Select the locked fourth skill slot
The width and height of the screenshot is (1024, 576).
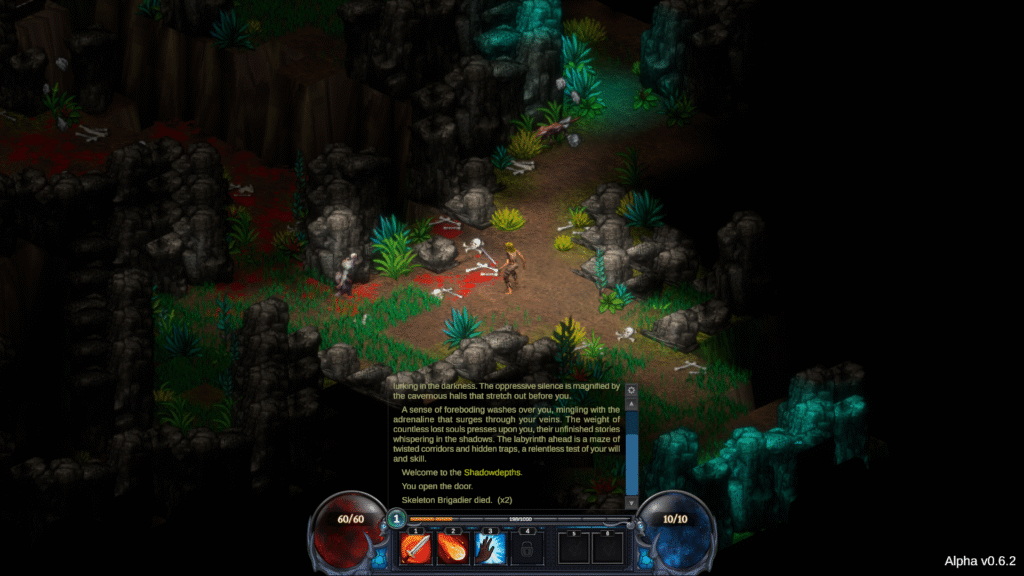pos(527,547)
